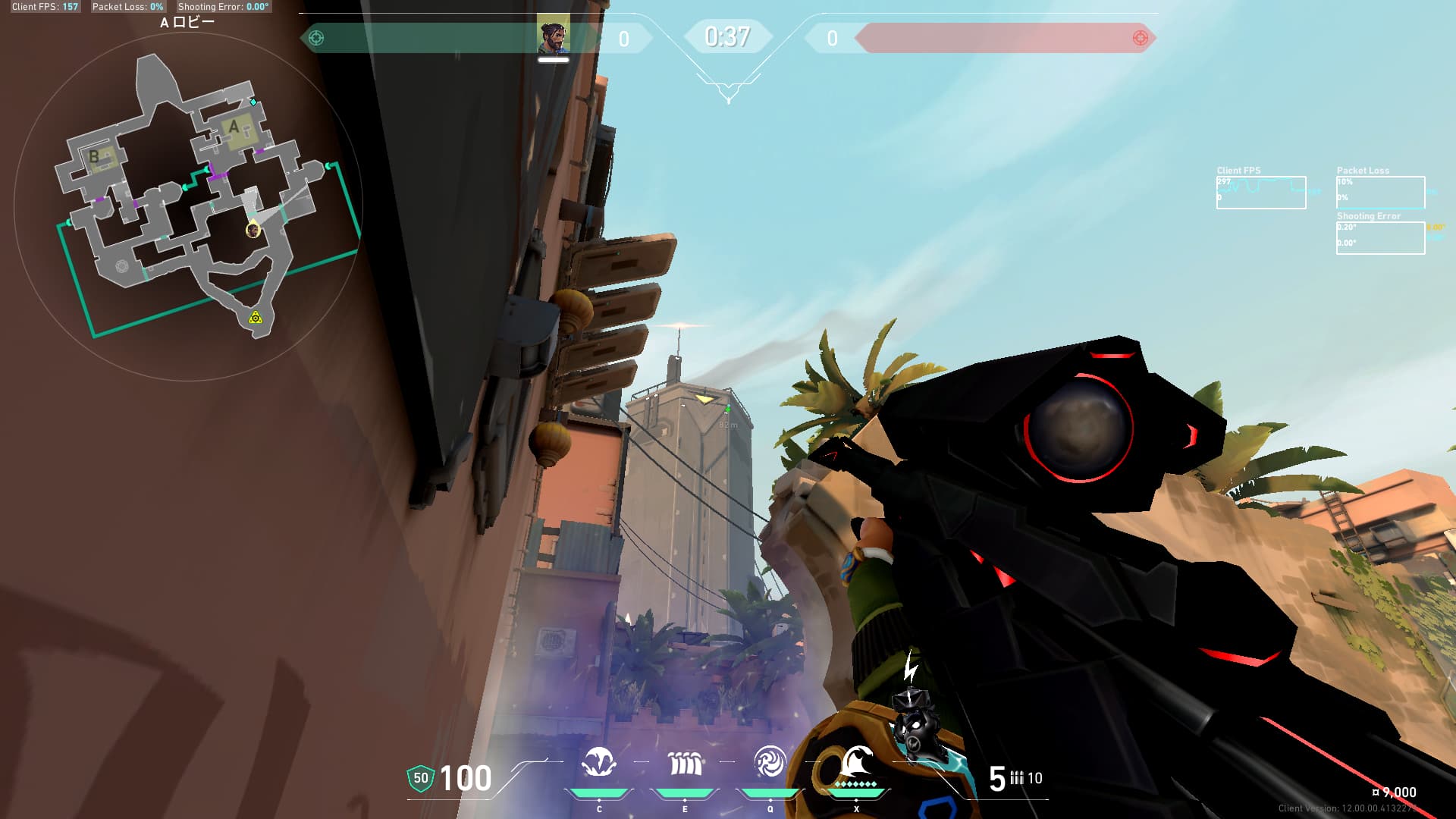Activate the splash ability icon above C

point(599,763)
